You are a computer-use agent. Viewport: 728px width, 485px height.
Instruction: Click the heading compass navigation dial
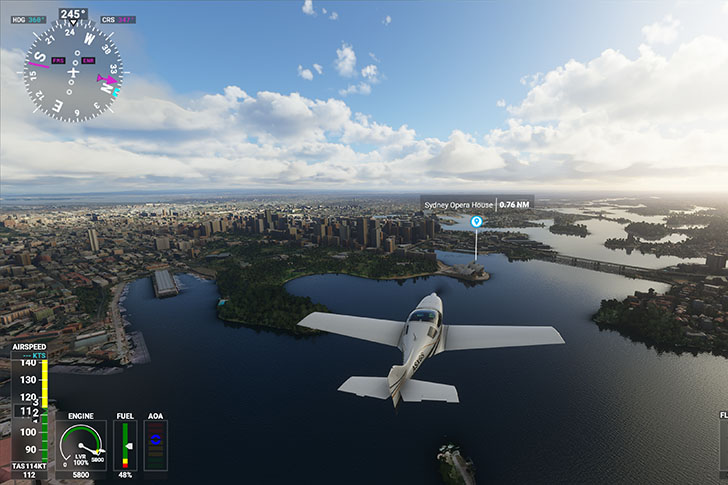pos(72,71)
